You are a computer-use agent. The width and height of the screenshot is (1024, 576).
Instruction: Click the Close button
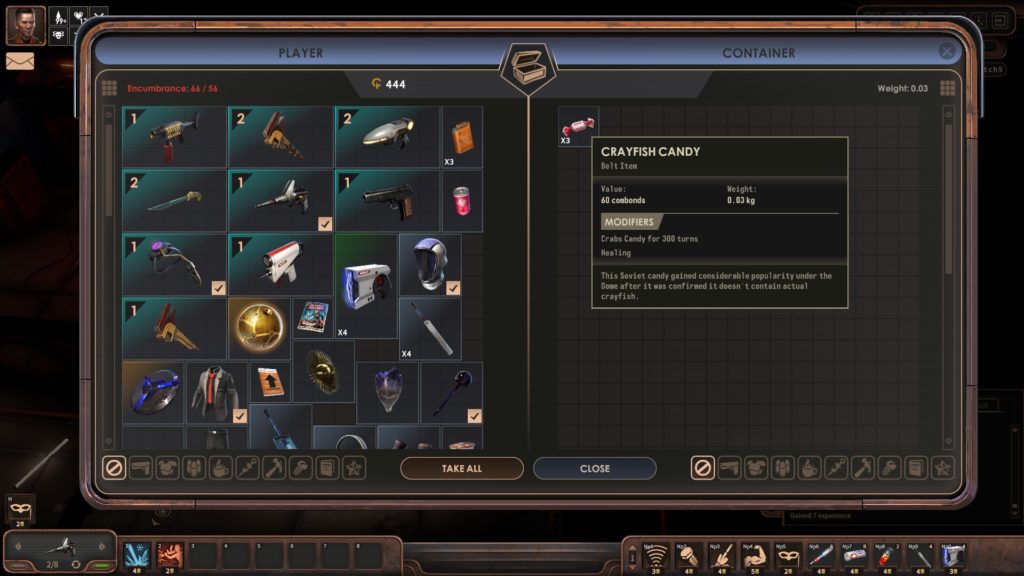pos(594,468)
